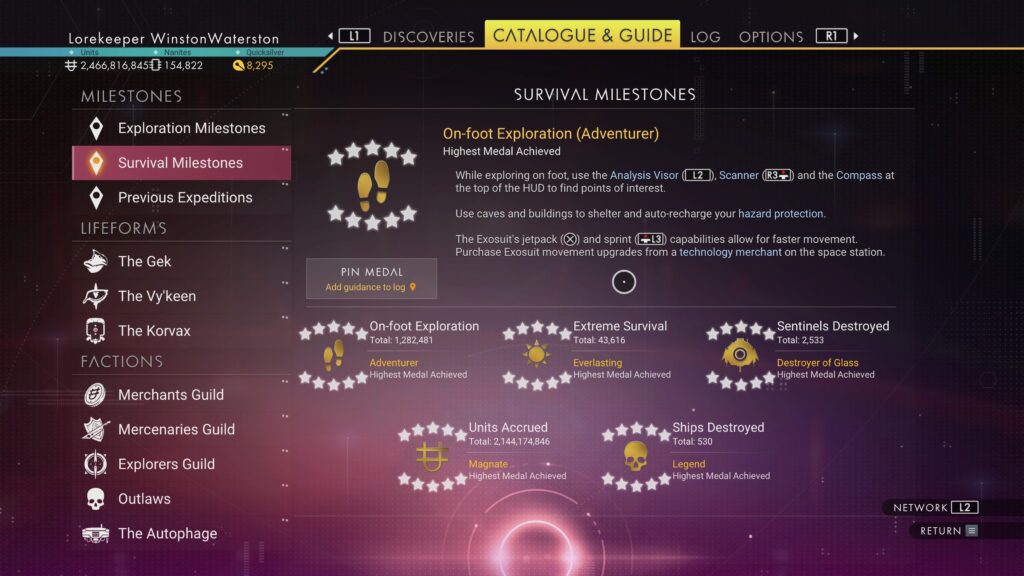Open the Merchants Guild faction

(x=170, y=395)
